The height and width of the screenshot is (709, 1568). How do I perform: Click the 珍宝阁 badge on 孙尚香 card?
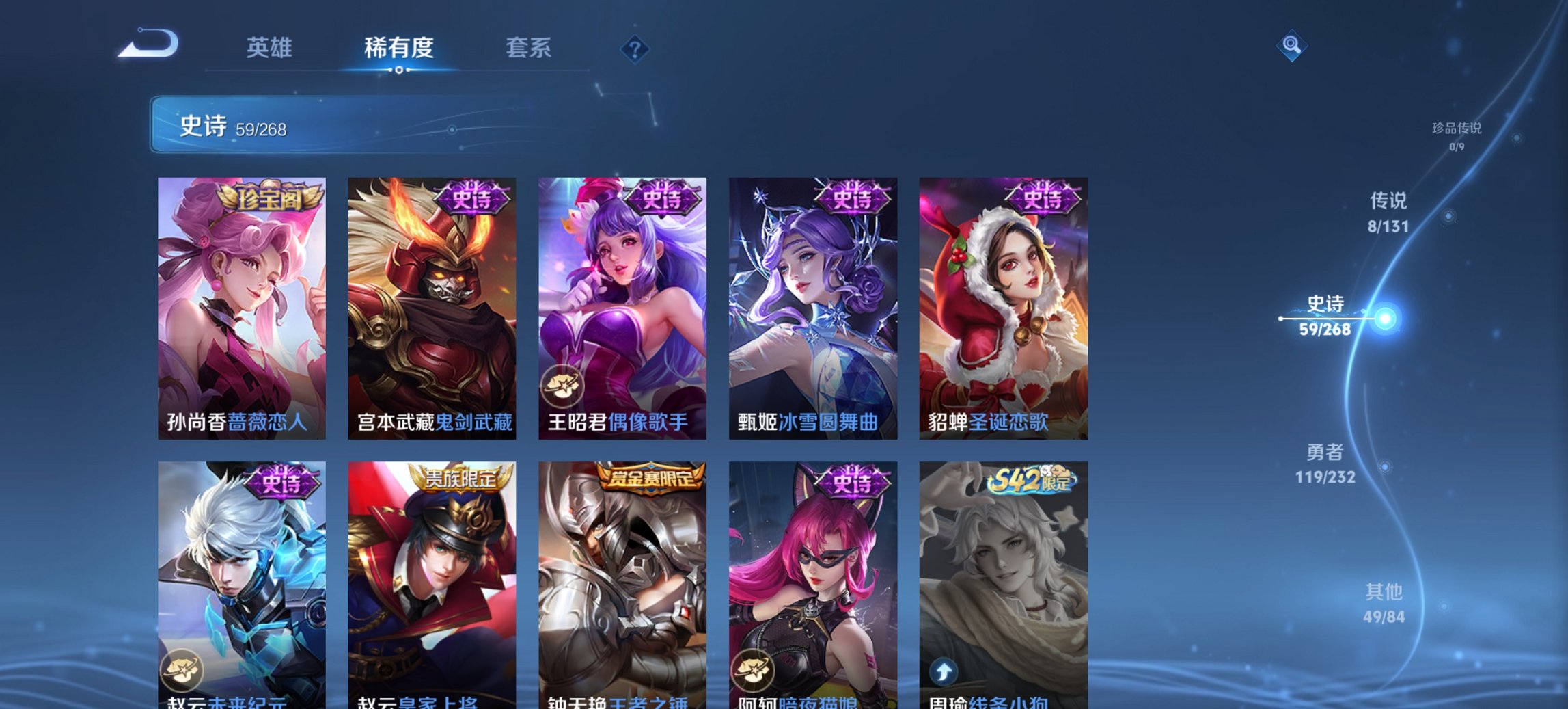(271, 198)
